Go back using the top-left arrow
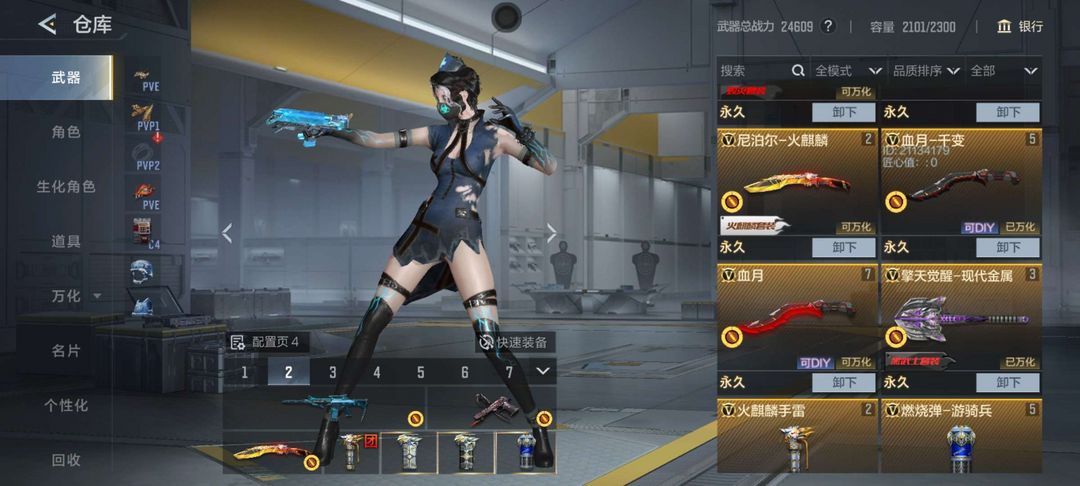The width and height of the screenshot is (1080, 486). click(x=47, y=24)
